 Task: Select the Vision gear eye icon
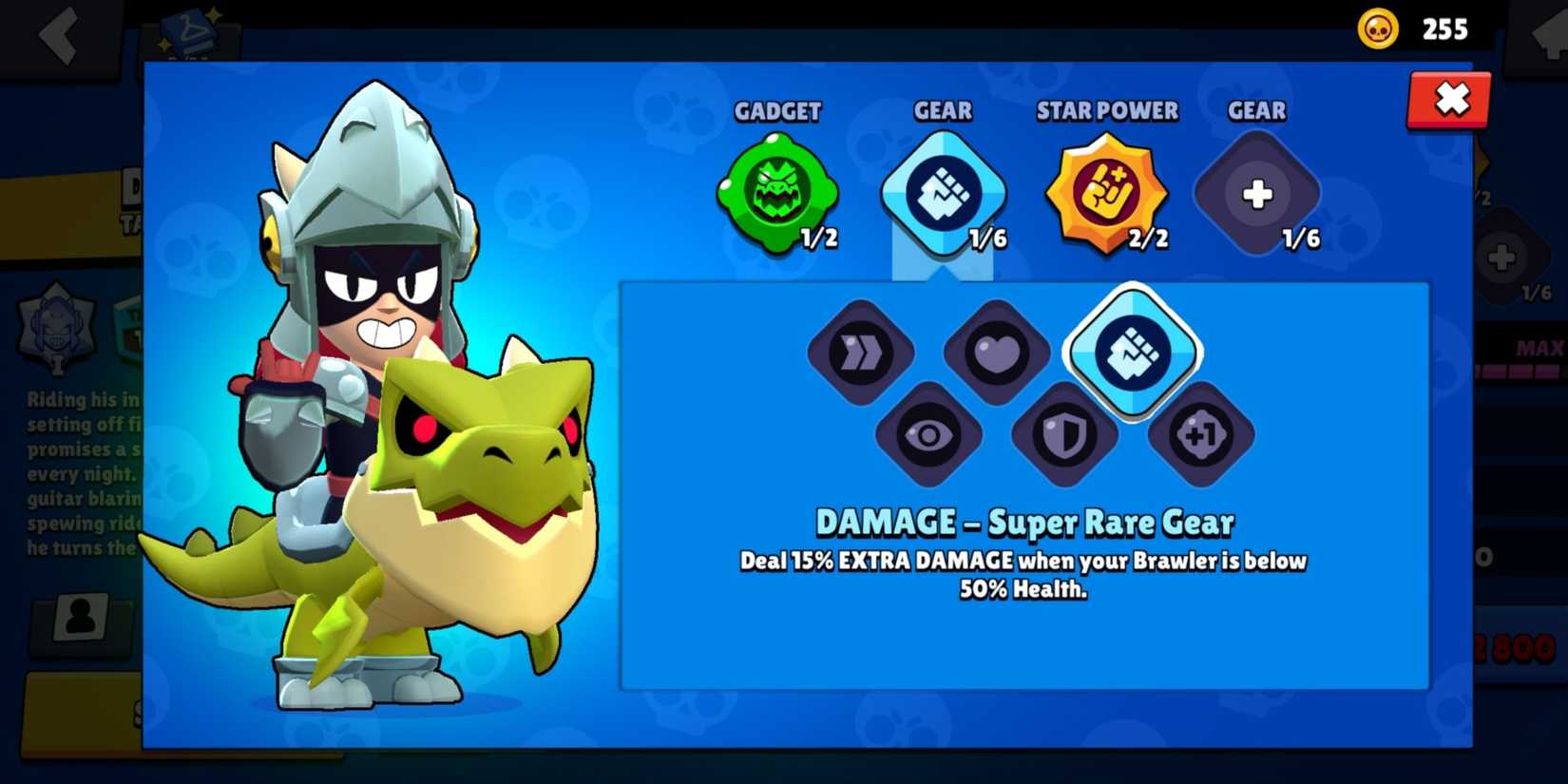point(929,435)
